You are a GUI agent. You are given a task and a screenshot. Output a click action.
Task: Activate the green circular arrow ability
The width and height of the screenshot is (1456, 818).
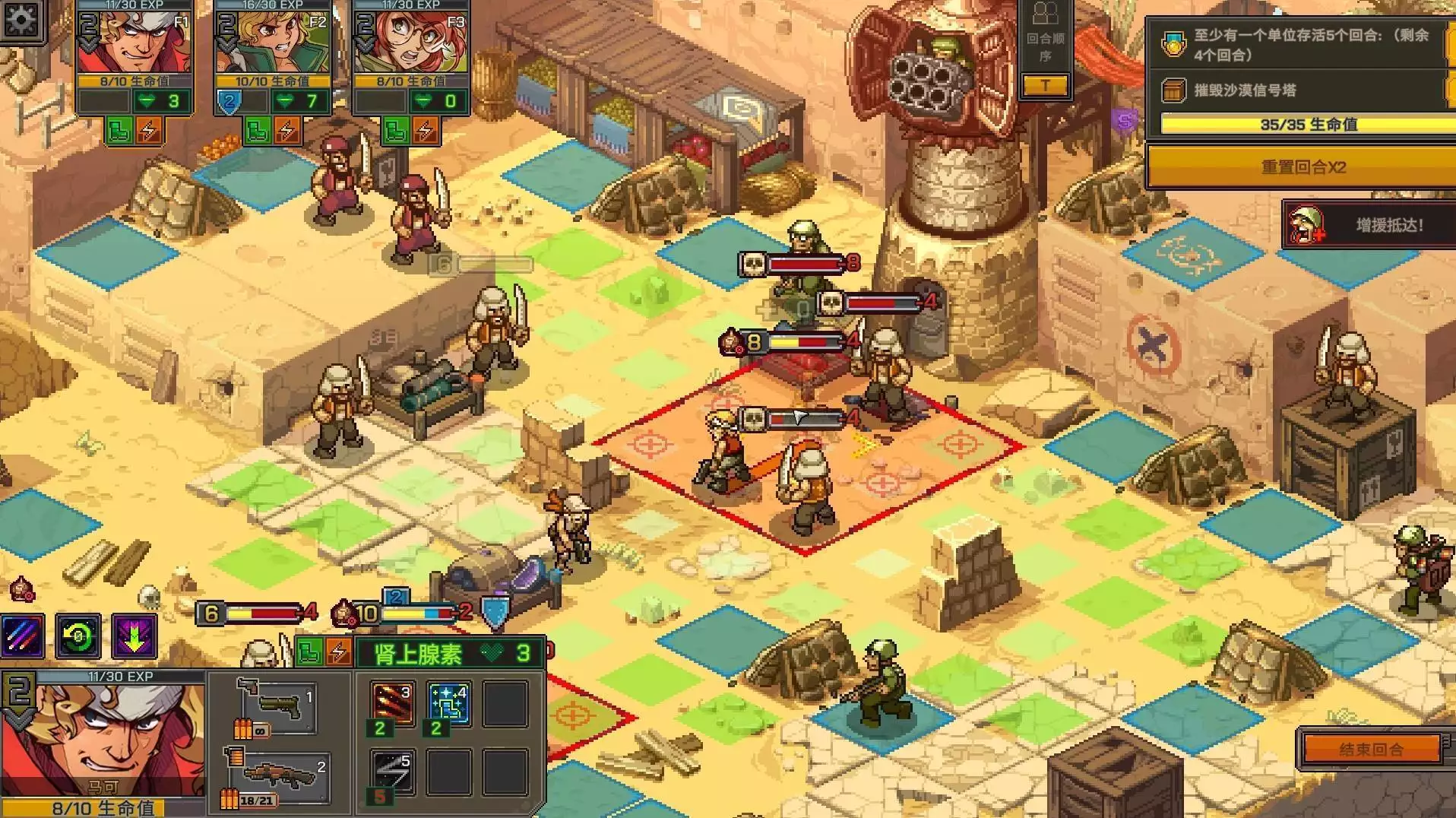pos(78,636)
